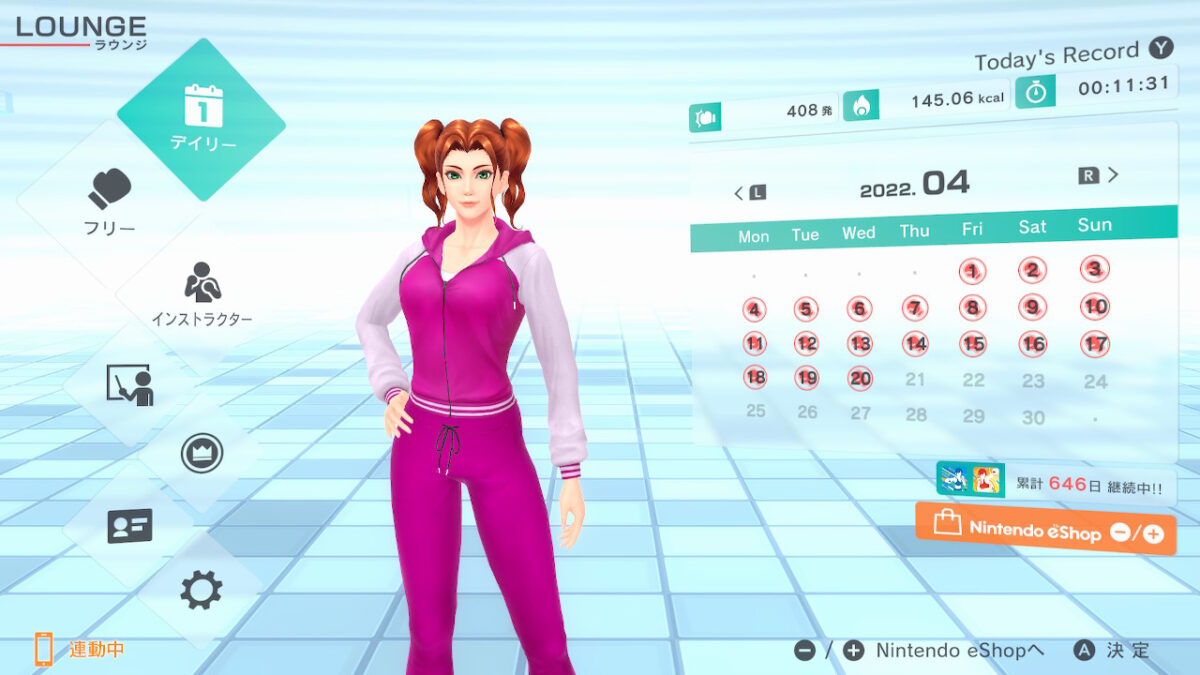1200x675 pixels.
Task: Click the 646-day streak banner
Action: [1055, 482]
